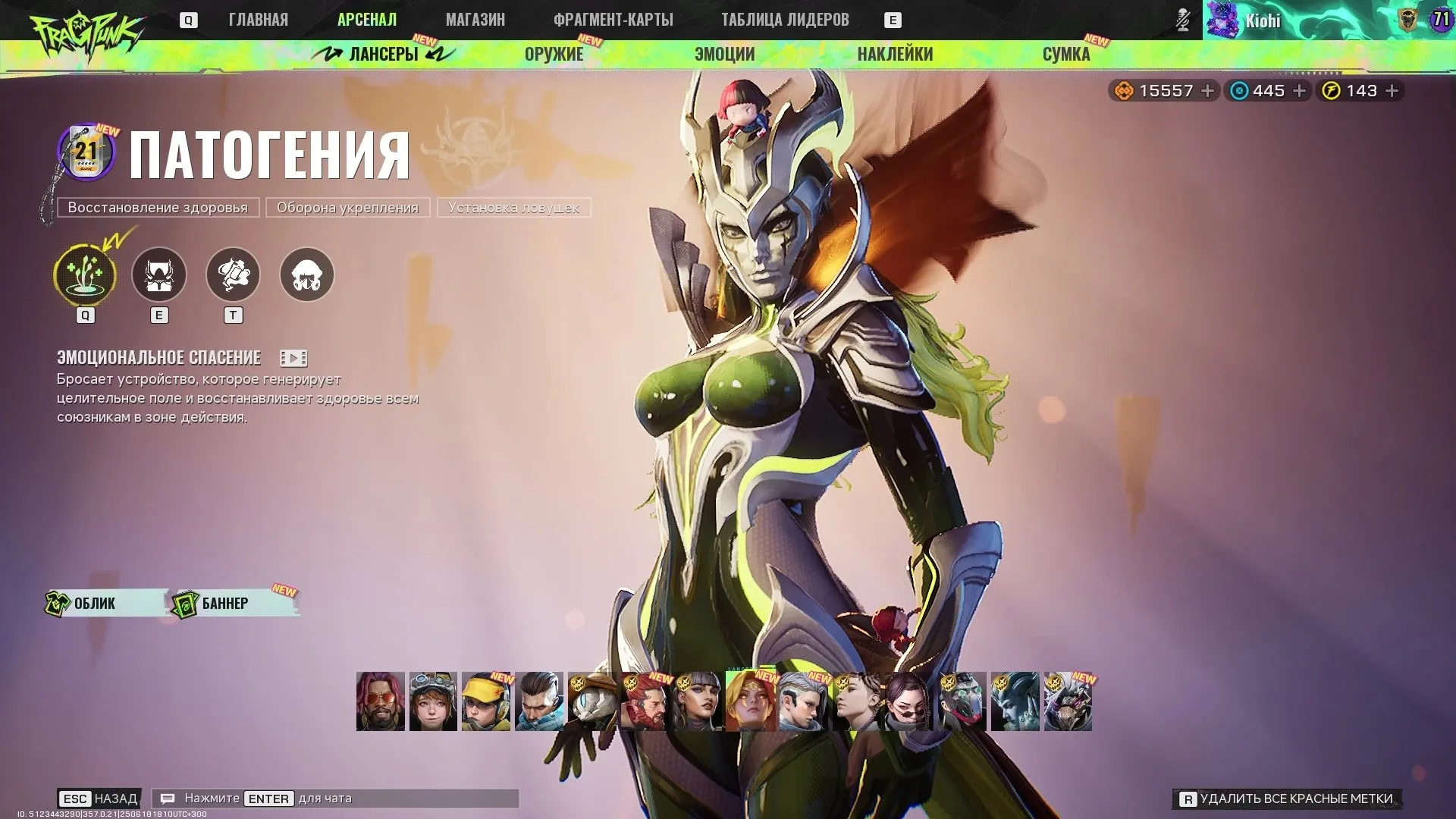Play the ability preview video icon
Image resolution: width=1456 pixels, height=819 pixels.
(293, 357)
